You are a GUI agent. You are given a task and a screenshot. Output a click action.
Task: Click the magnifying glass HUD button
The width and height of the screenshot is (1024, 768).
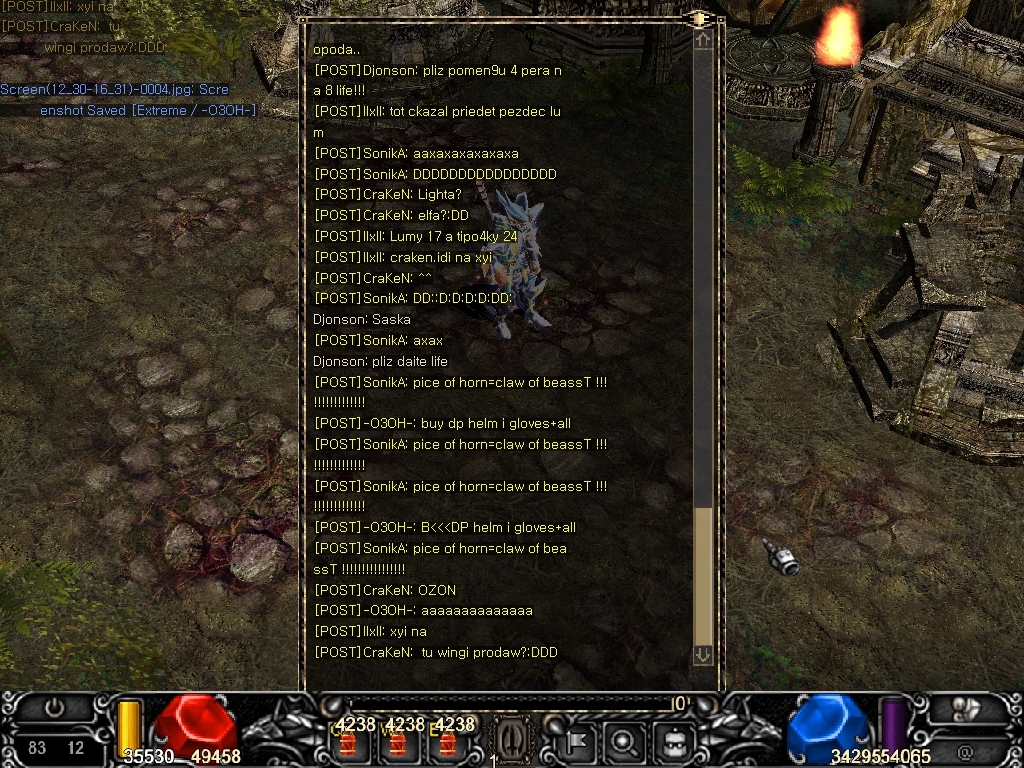pos(624,742)
